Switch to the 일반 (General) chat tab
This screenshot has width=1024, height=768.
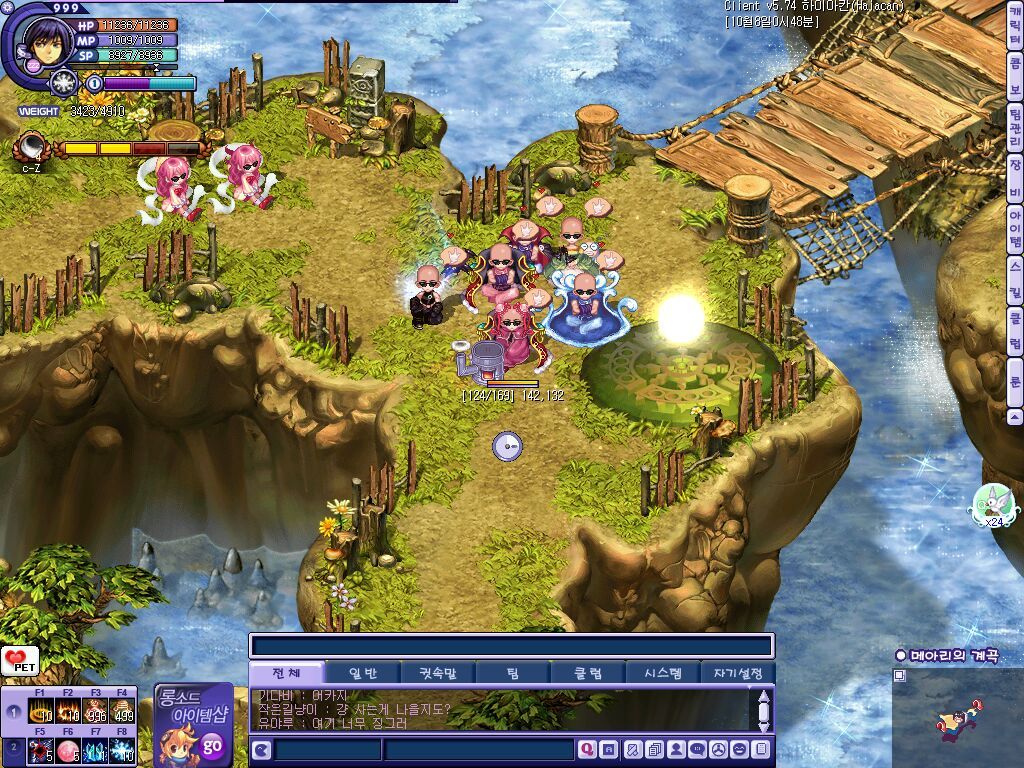361,673
